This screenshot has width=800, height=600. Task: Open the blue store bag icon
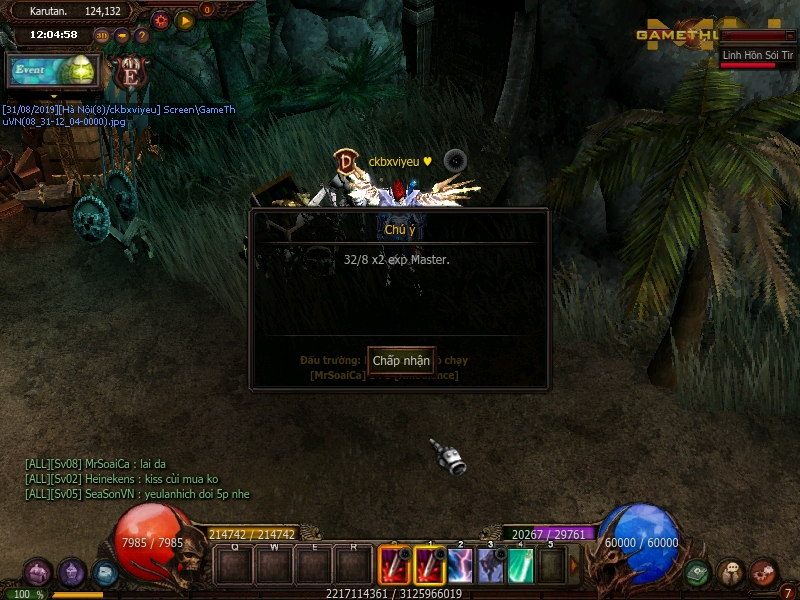click(x=105, y=573)
